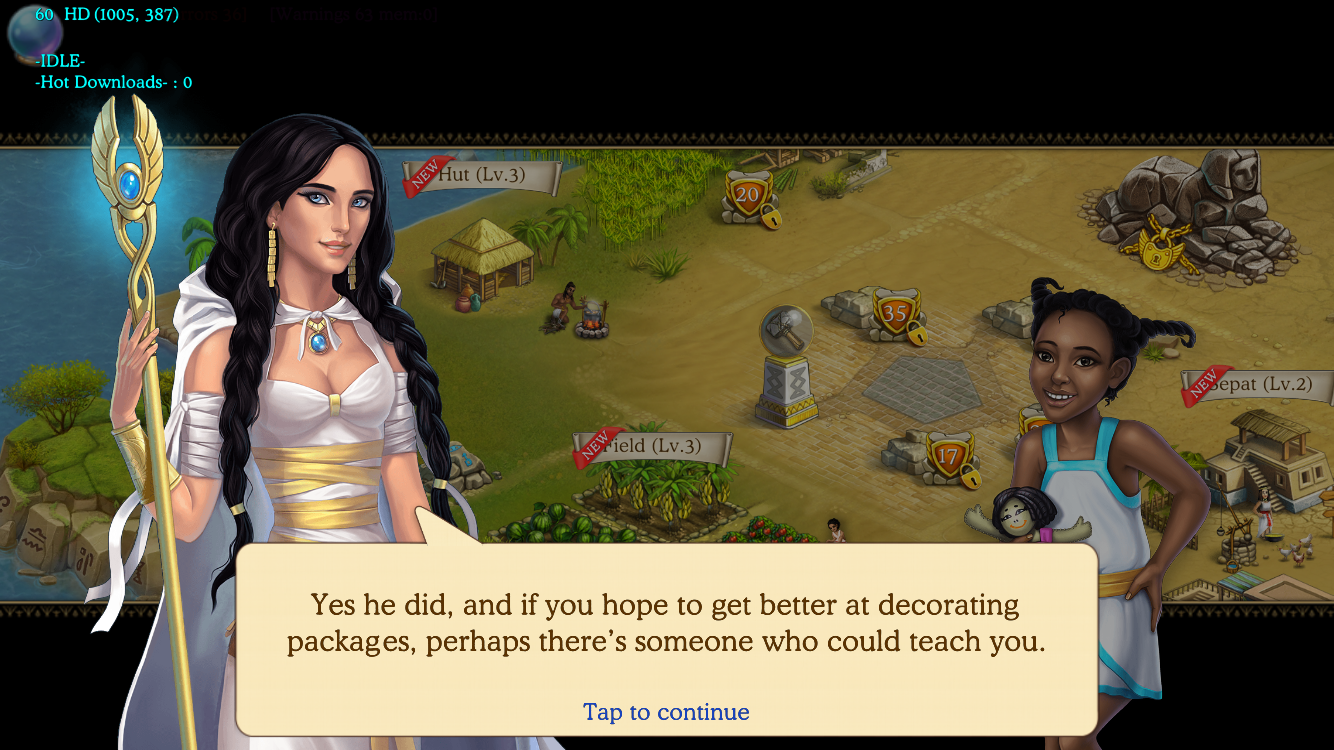
Task: Select the level 35 locked shield badge
Action: 895,315
